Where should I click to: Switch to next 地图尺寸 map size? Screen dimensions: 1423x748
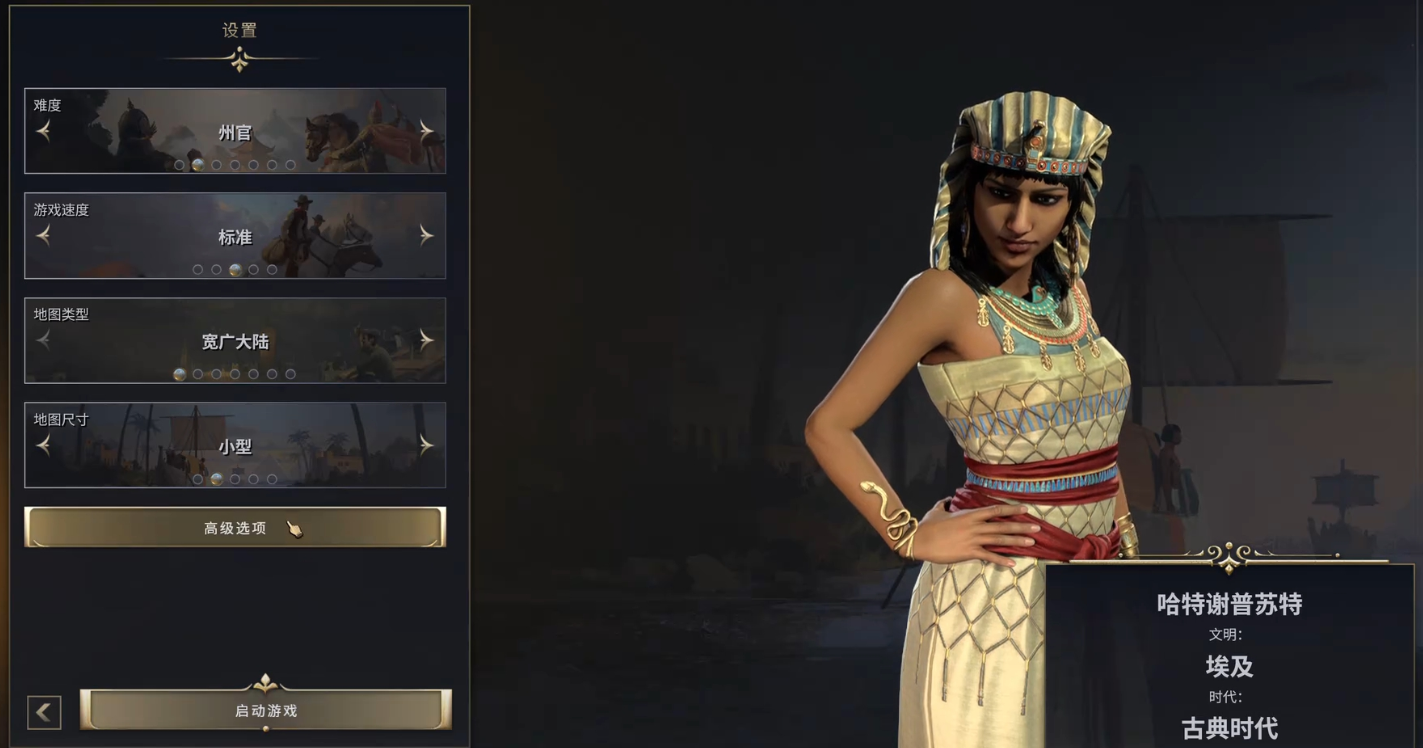pos(427,445)
